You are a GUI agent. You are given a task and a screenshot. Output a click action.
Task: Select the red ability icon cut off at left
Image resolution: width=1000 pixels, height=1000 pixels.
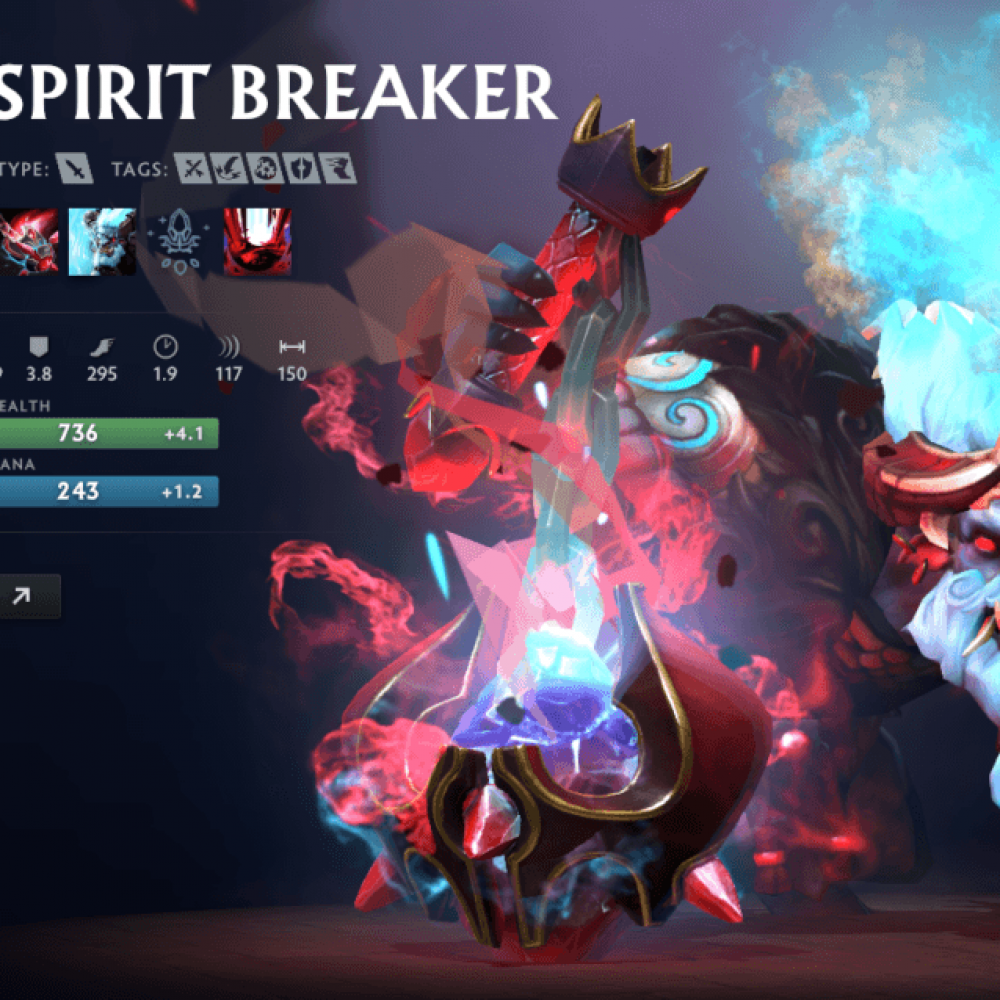(29, 241)
